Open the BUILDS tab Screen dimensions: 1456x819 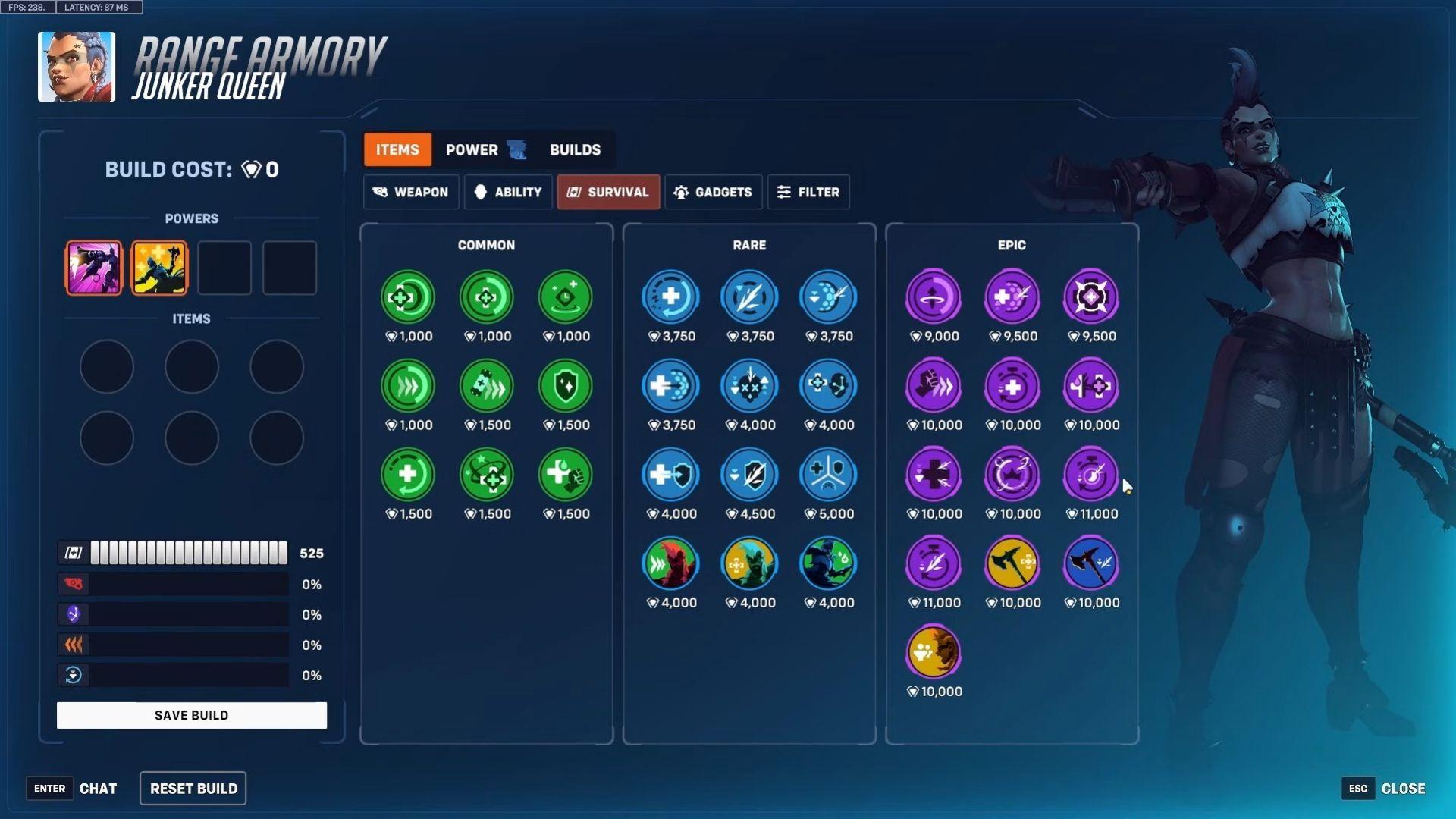(575, 149)
